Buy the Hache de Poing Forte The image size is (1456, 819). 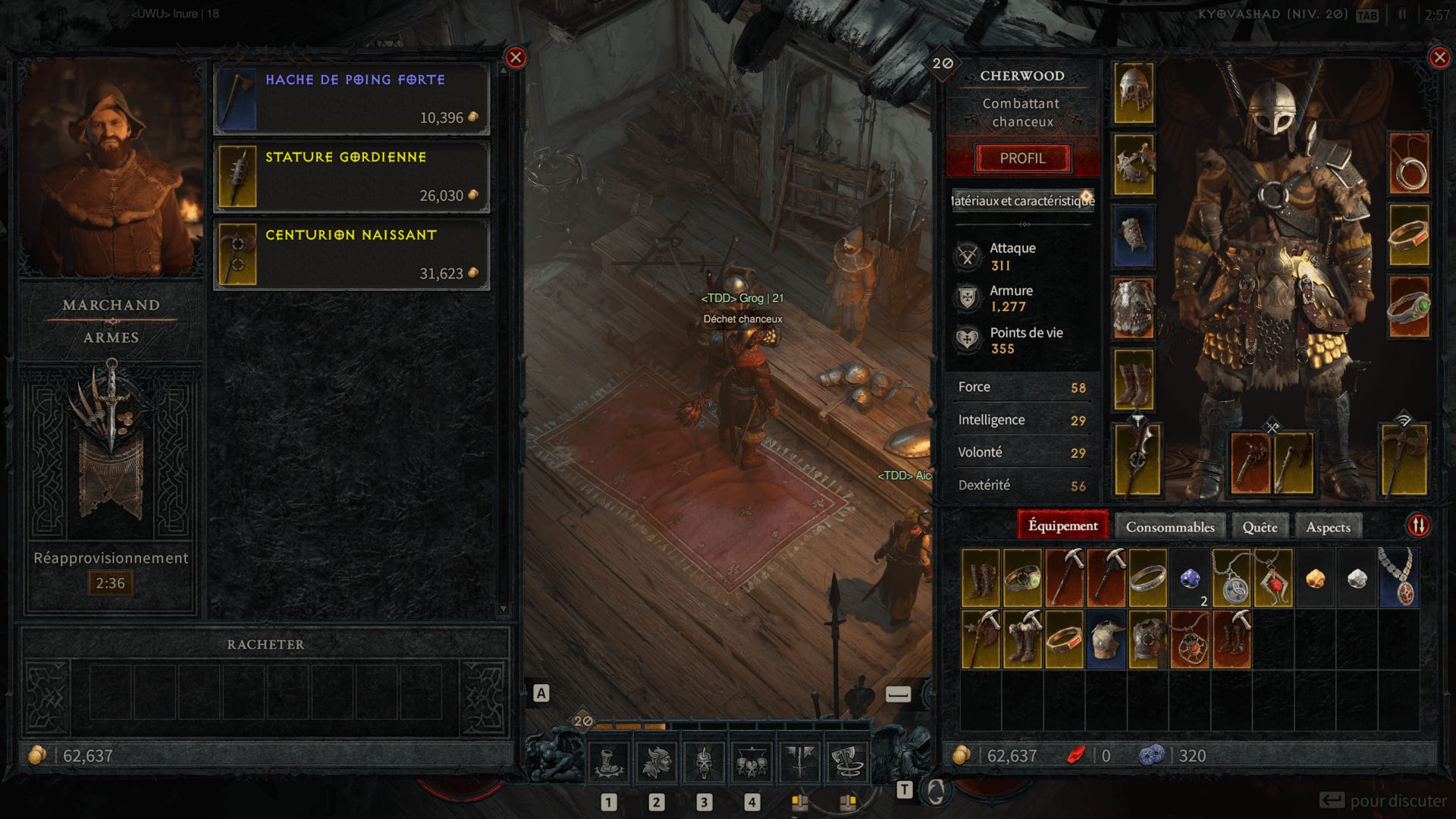click(x=352, y=99)
